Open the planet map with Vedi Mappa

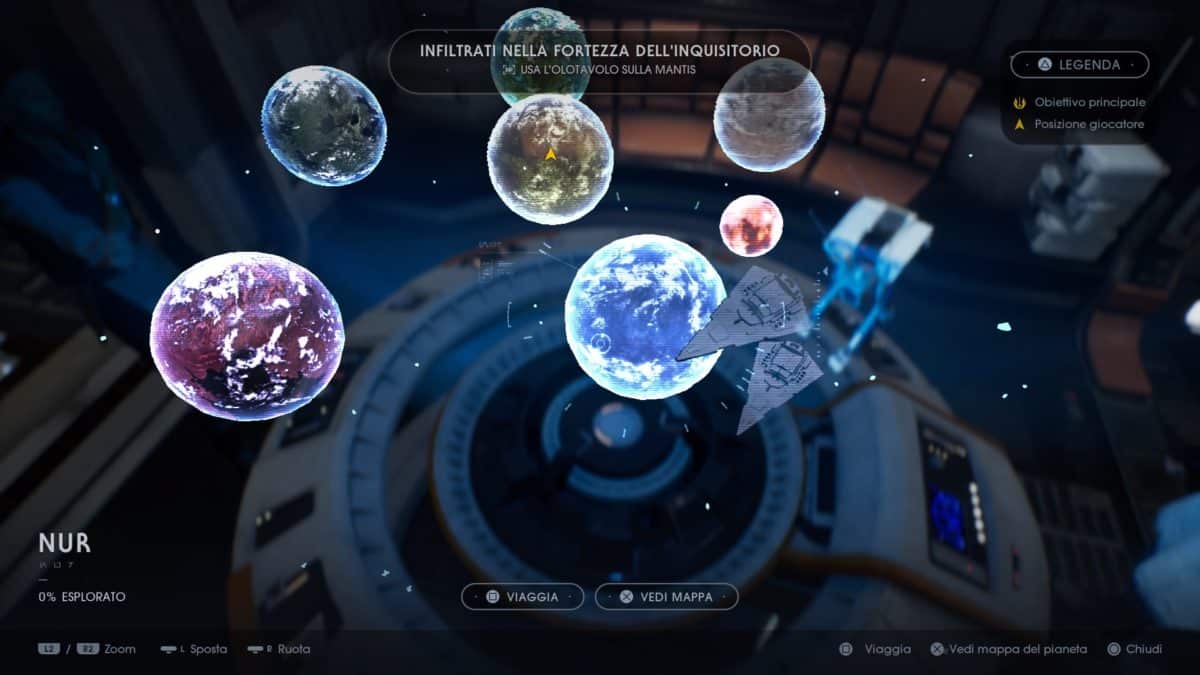[667, 597]
